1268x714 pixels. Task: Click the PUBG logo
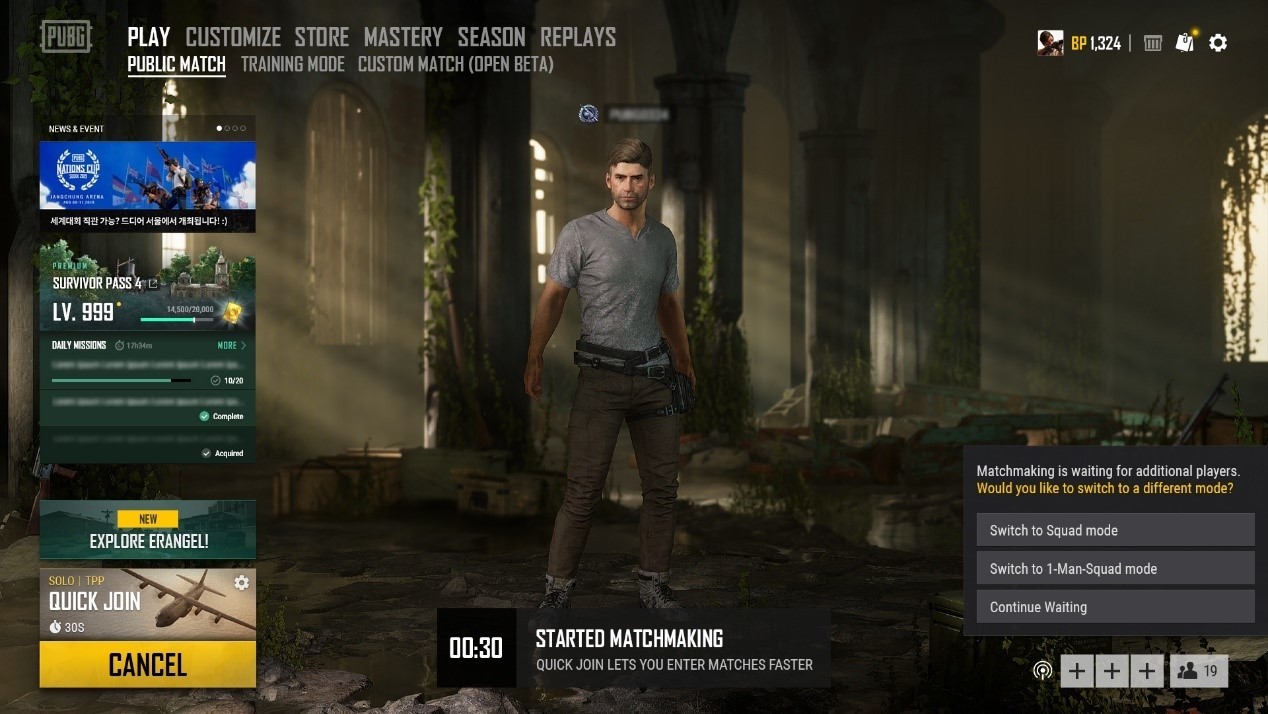coord(66,38)
